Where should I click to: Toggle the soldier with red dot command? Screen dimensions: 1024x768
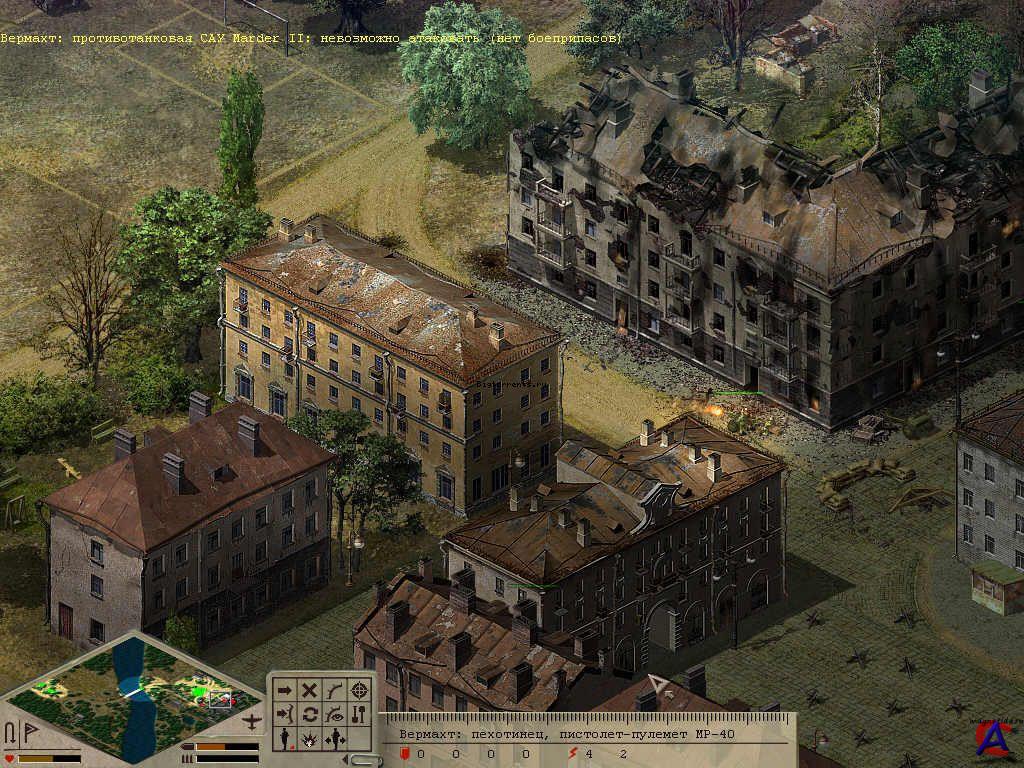pos(285,739)
